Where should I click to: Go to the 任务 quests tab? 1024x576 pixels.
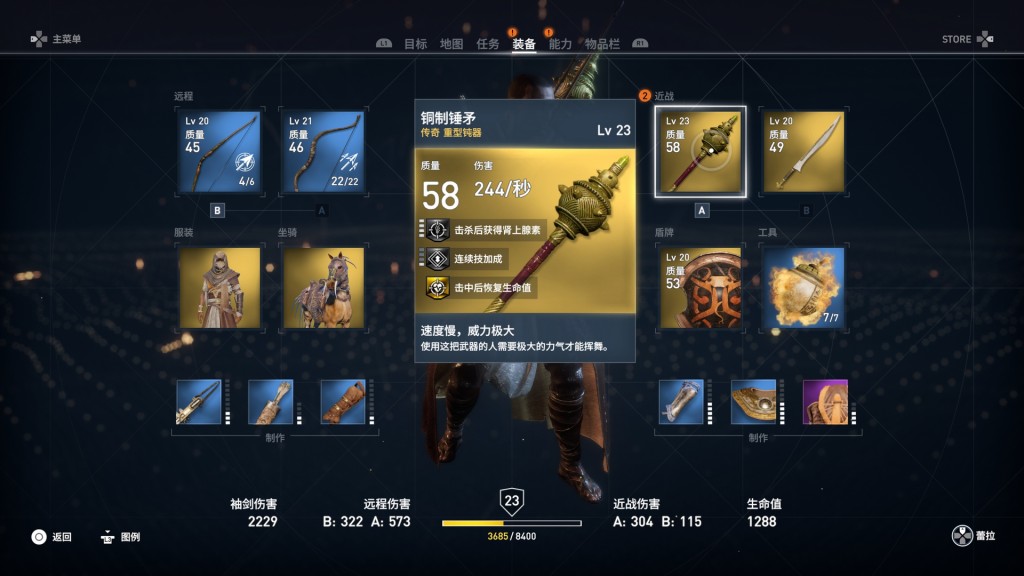488,44
